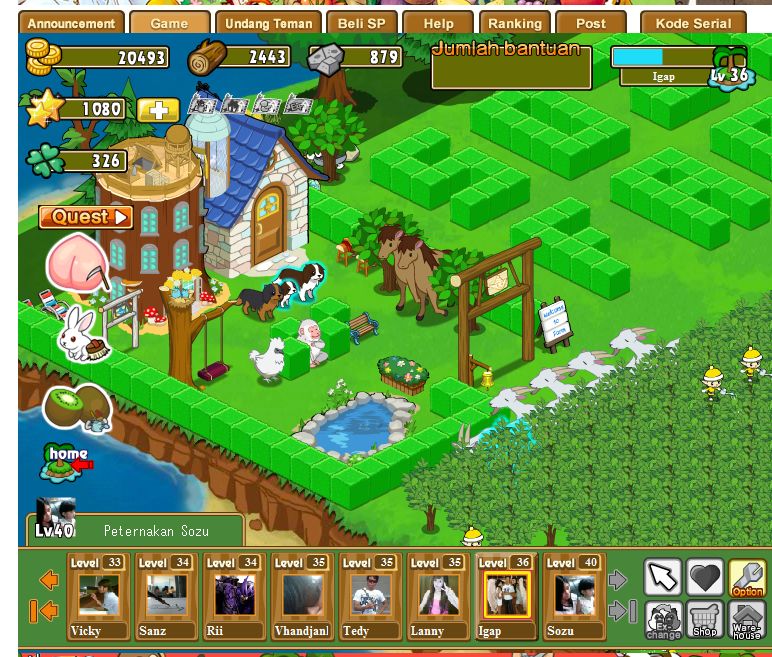Select the arrow cursor tool
Screen dimensions: 772x657
[662, 577]
